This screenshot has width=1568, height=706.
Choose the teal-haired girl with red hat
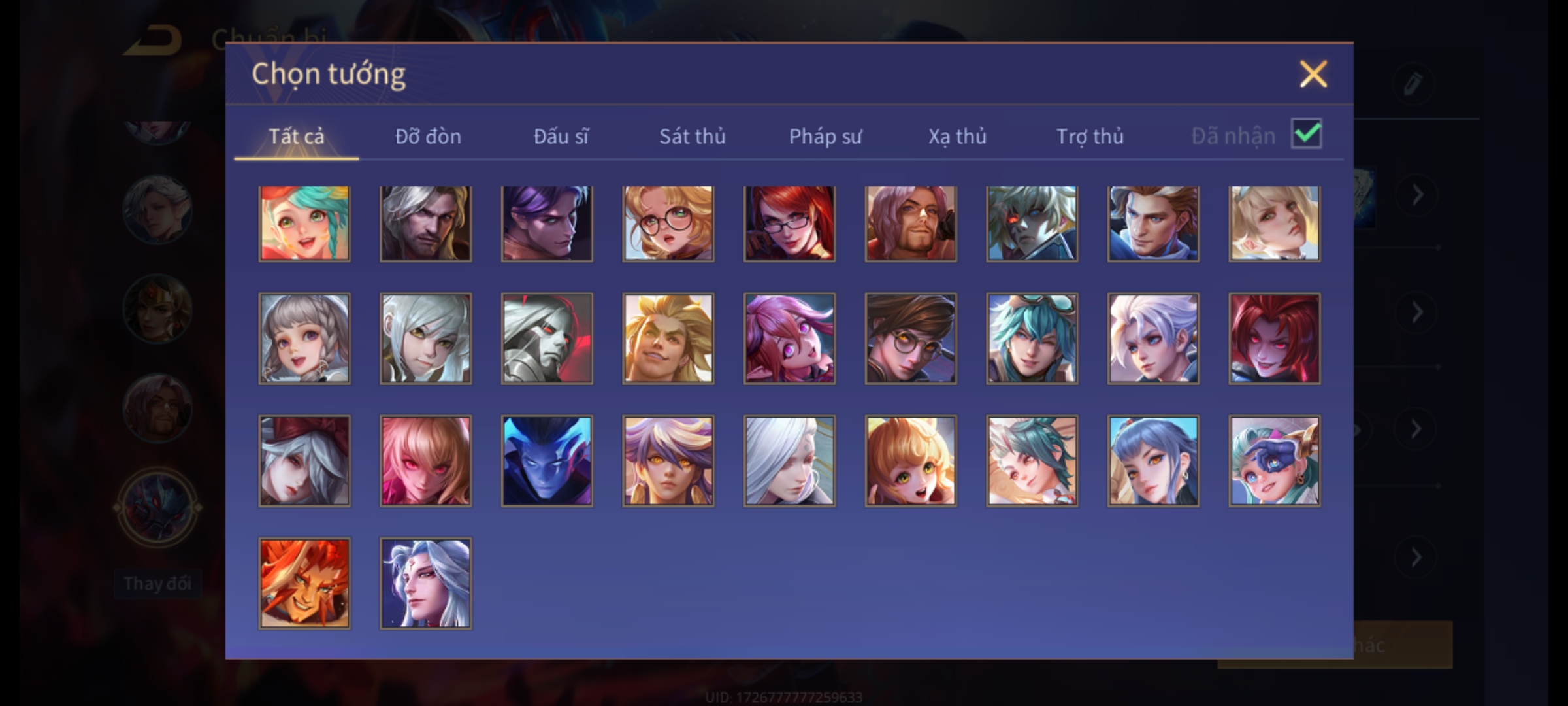click(304, 224)
